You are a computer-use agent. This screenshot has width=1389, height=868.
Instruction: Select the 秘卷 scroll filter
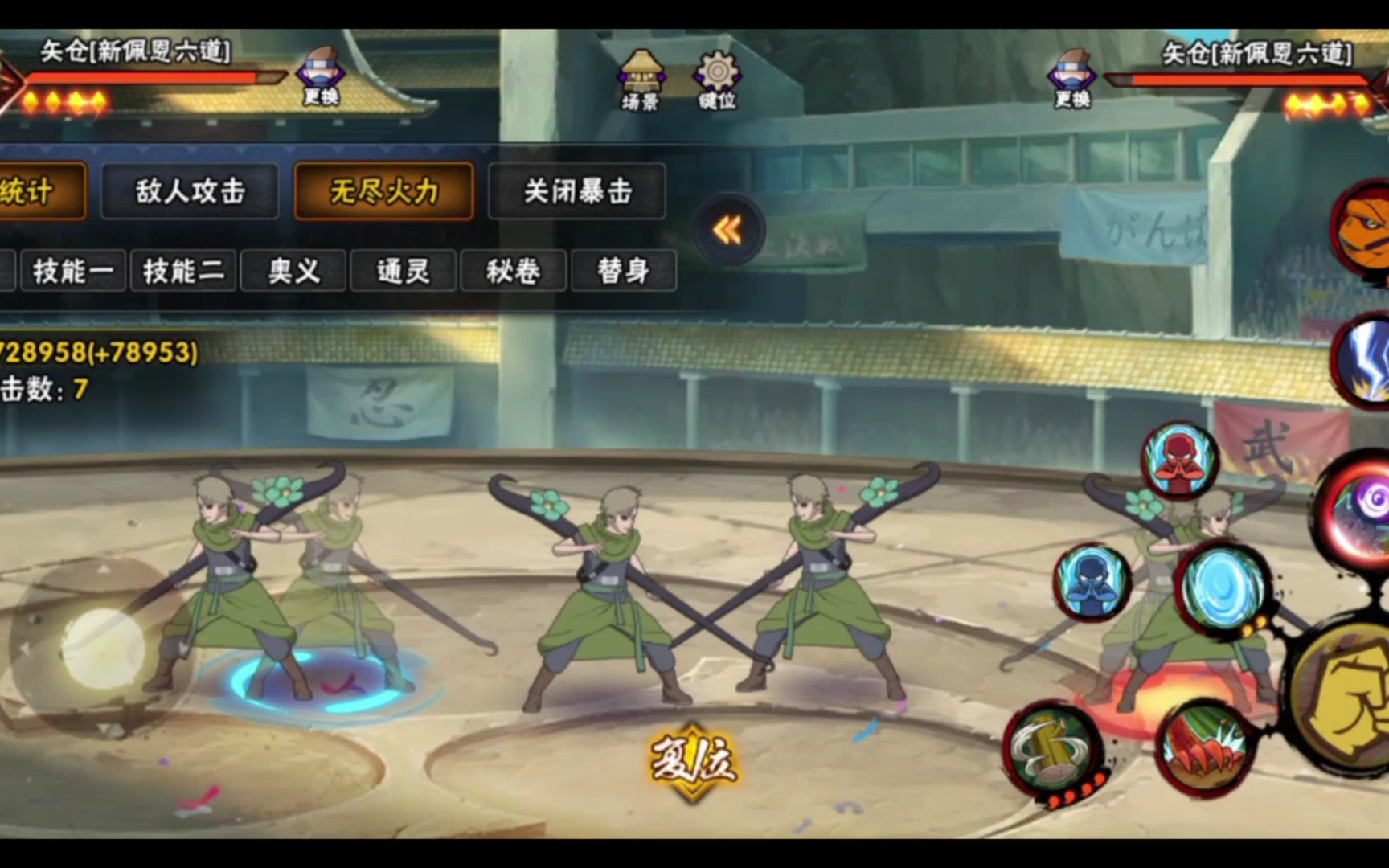[x=513, y=271]
